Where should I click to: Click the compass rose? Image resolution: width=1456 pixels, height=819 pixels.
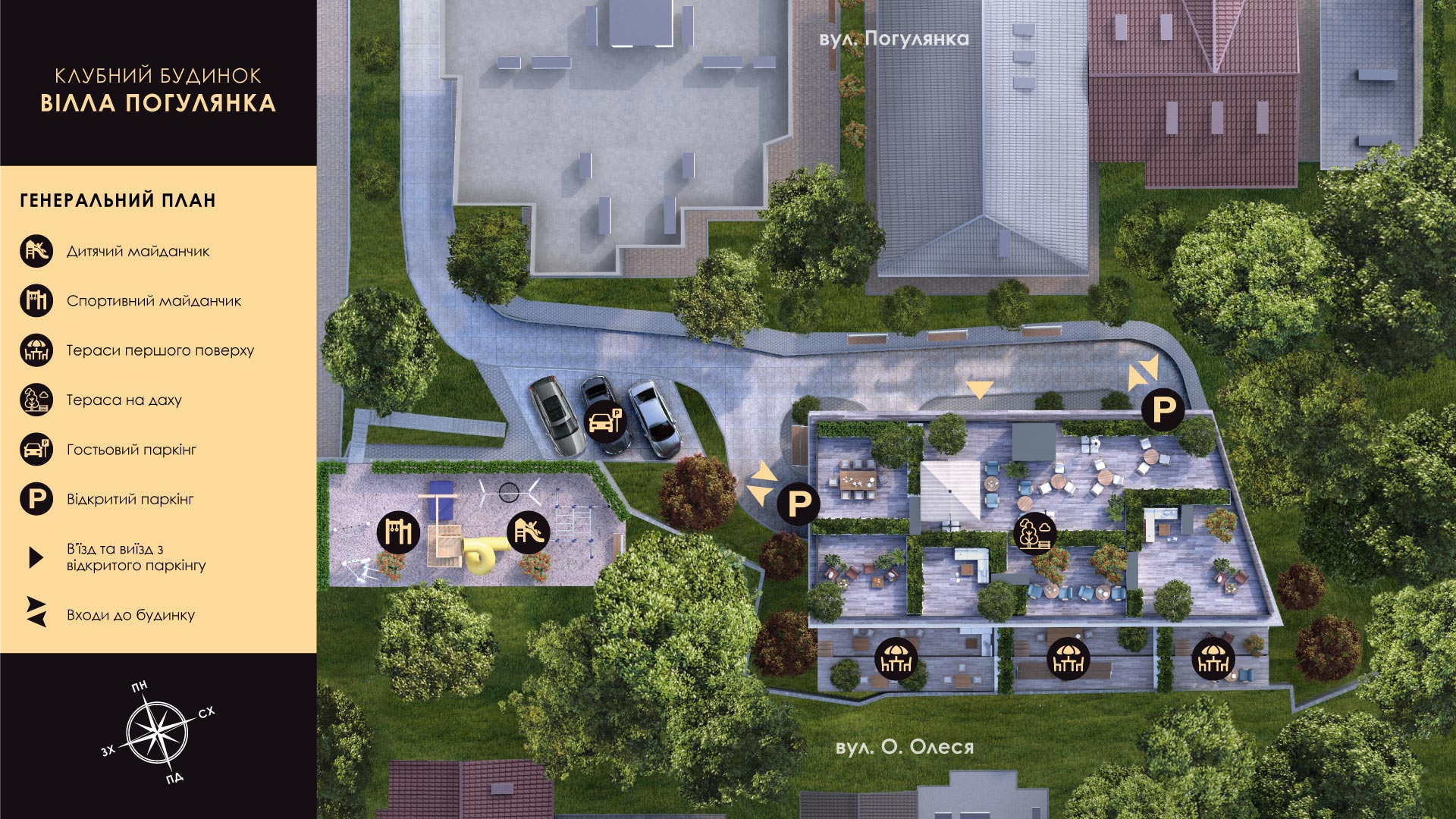(x=157, y=733)
